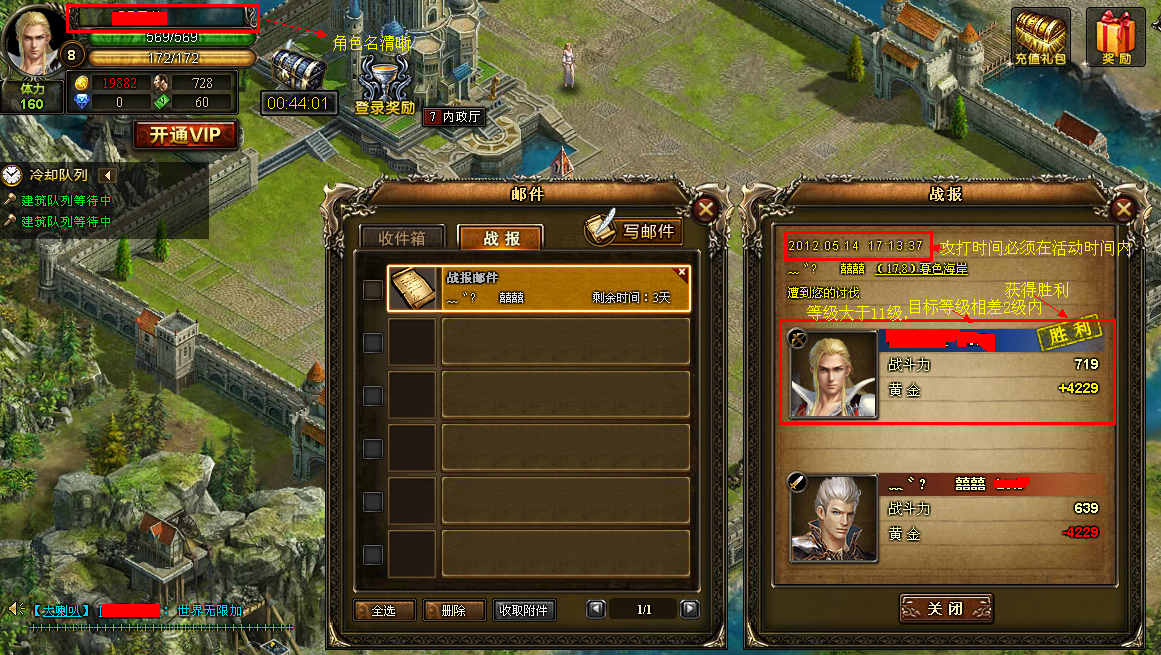1161x655 pixels.
Task: Compose a new mail
Action: [x=634, y=230]
